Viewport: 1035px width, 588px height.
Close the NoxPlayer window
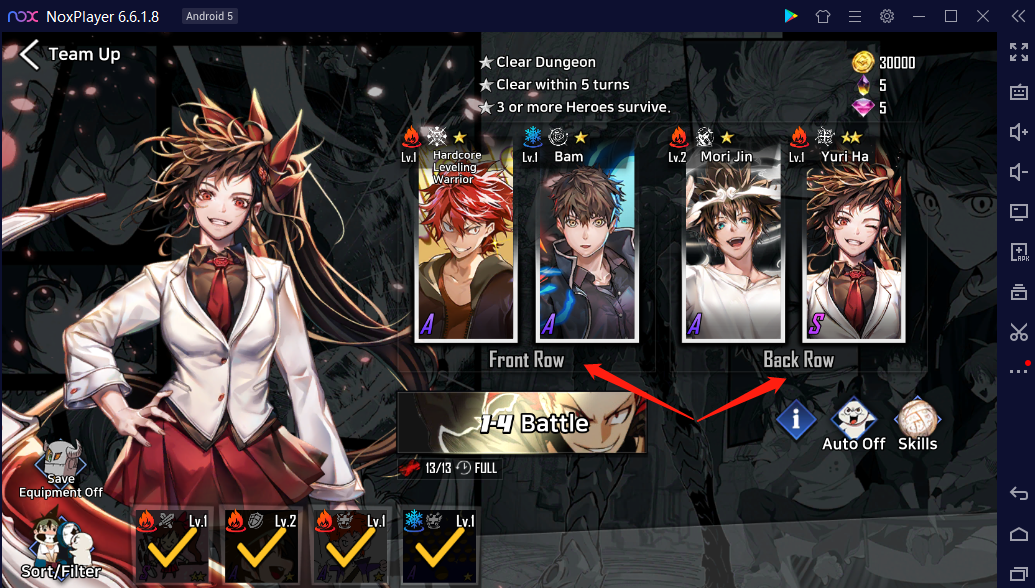tap(982, 16)
